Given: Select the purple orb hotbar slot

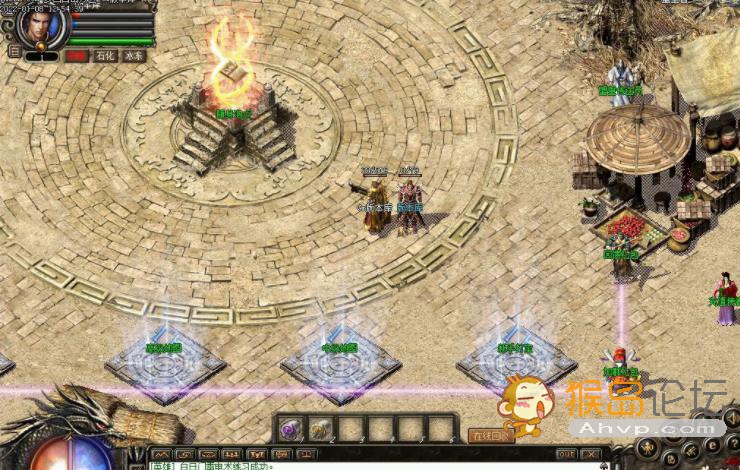Looking at the screenshot, I should point(290,430).
